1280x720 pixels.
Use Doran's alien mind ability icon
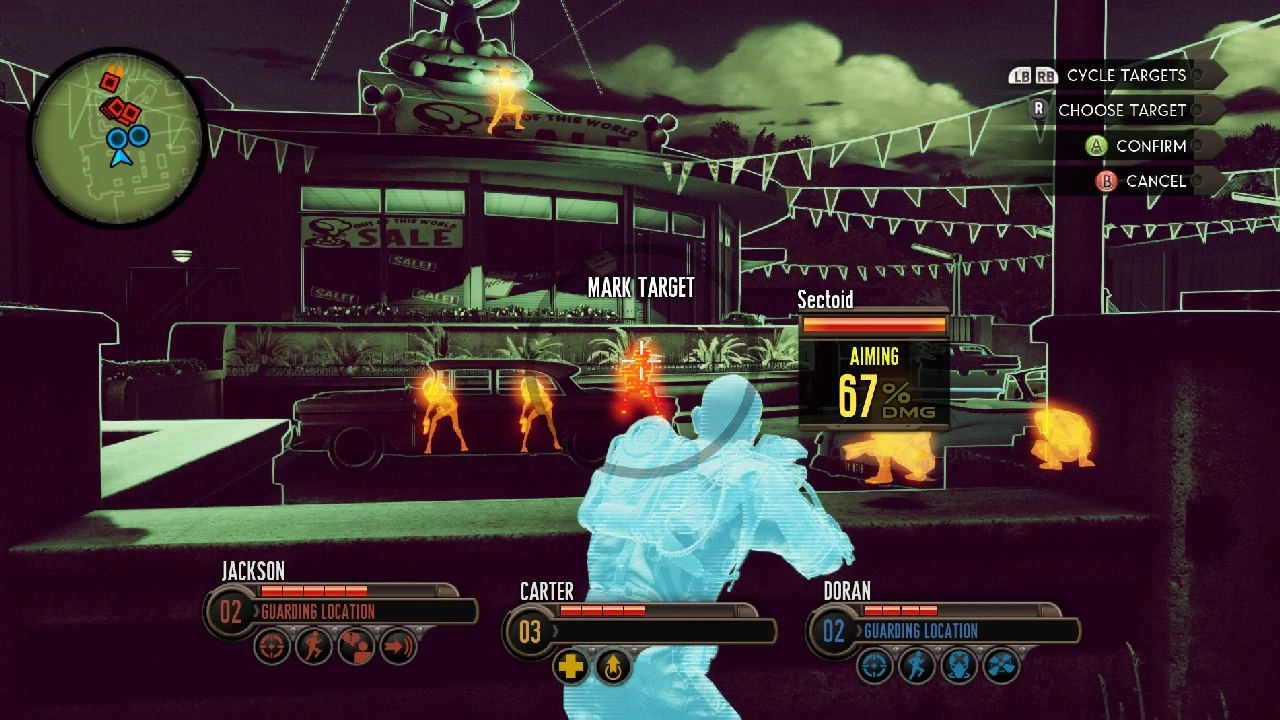(x=961, y=665)
